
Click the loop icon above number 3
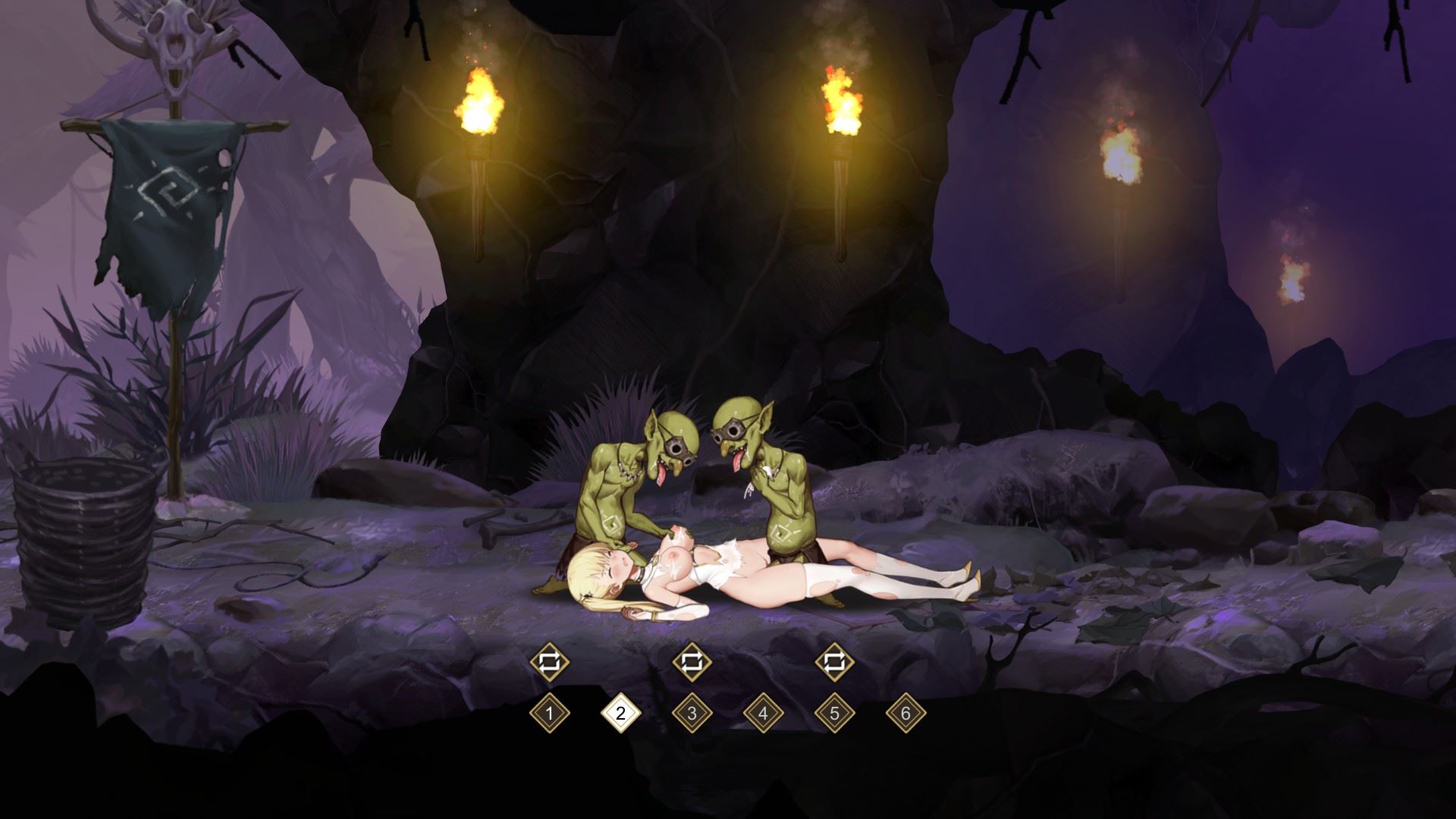tap(692, 662)
